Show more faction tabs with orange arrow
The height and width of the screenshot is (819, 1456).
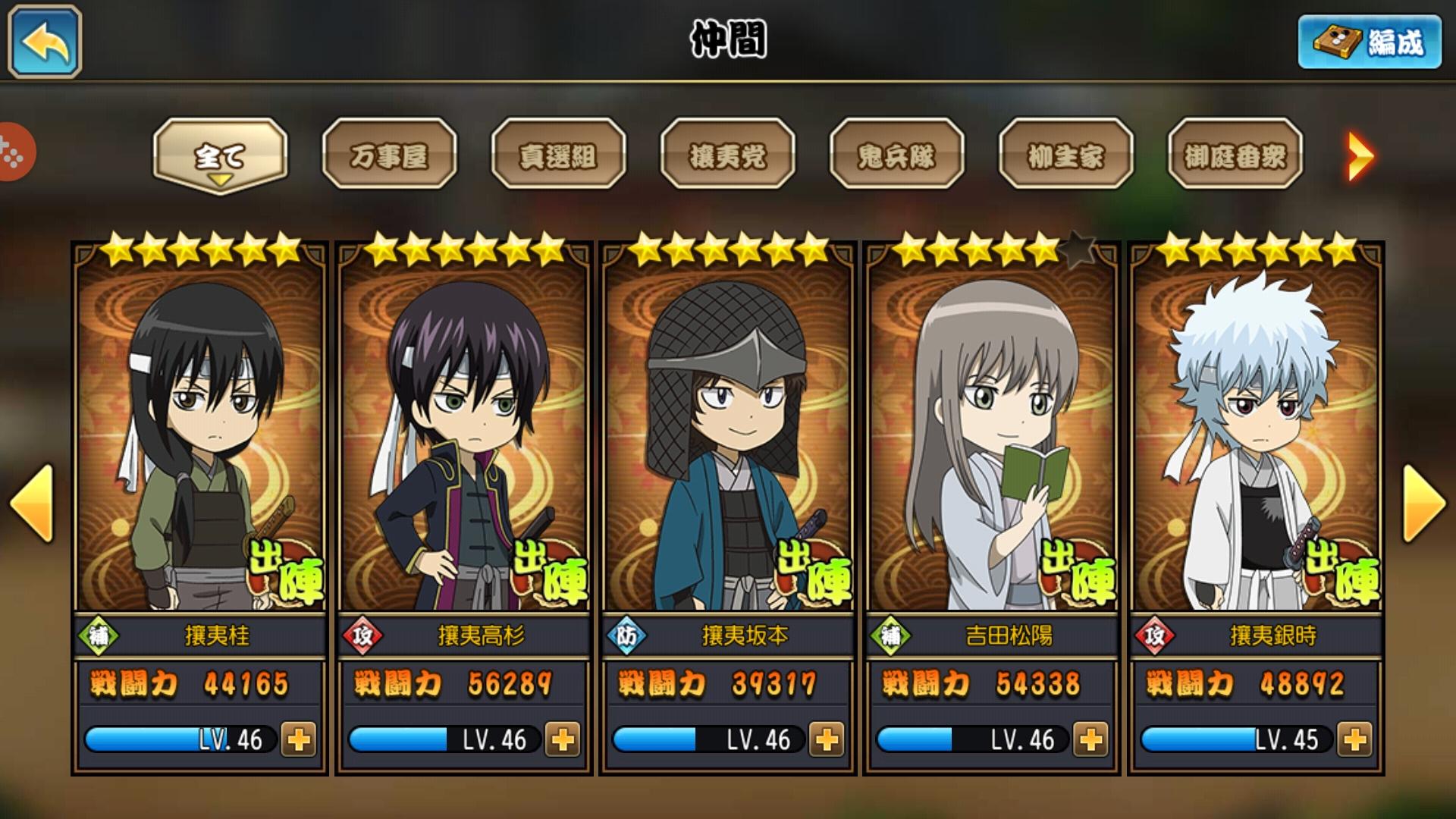pyautogui.click(x=1360, y=157)
